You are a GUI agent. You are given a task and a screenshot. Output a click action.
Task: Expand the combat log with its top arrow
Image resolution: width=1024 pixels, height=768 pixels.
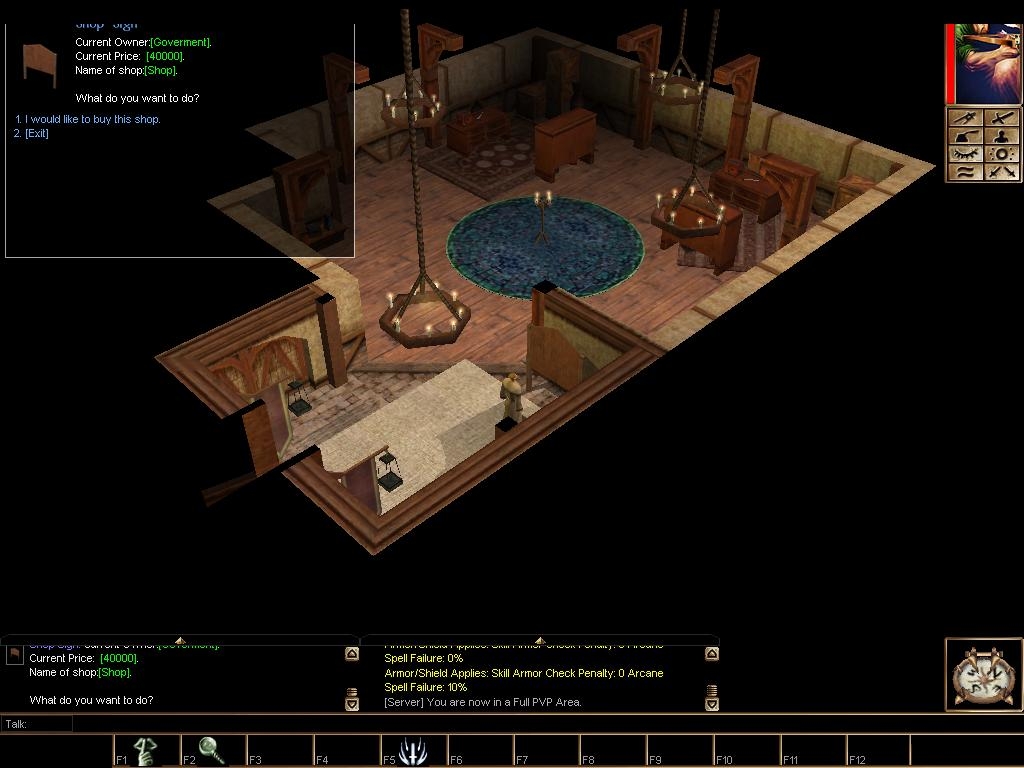click(540, 640)
